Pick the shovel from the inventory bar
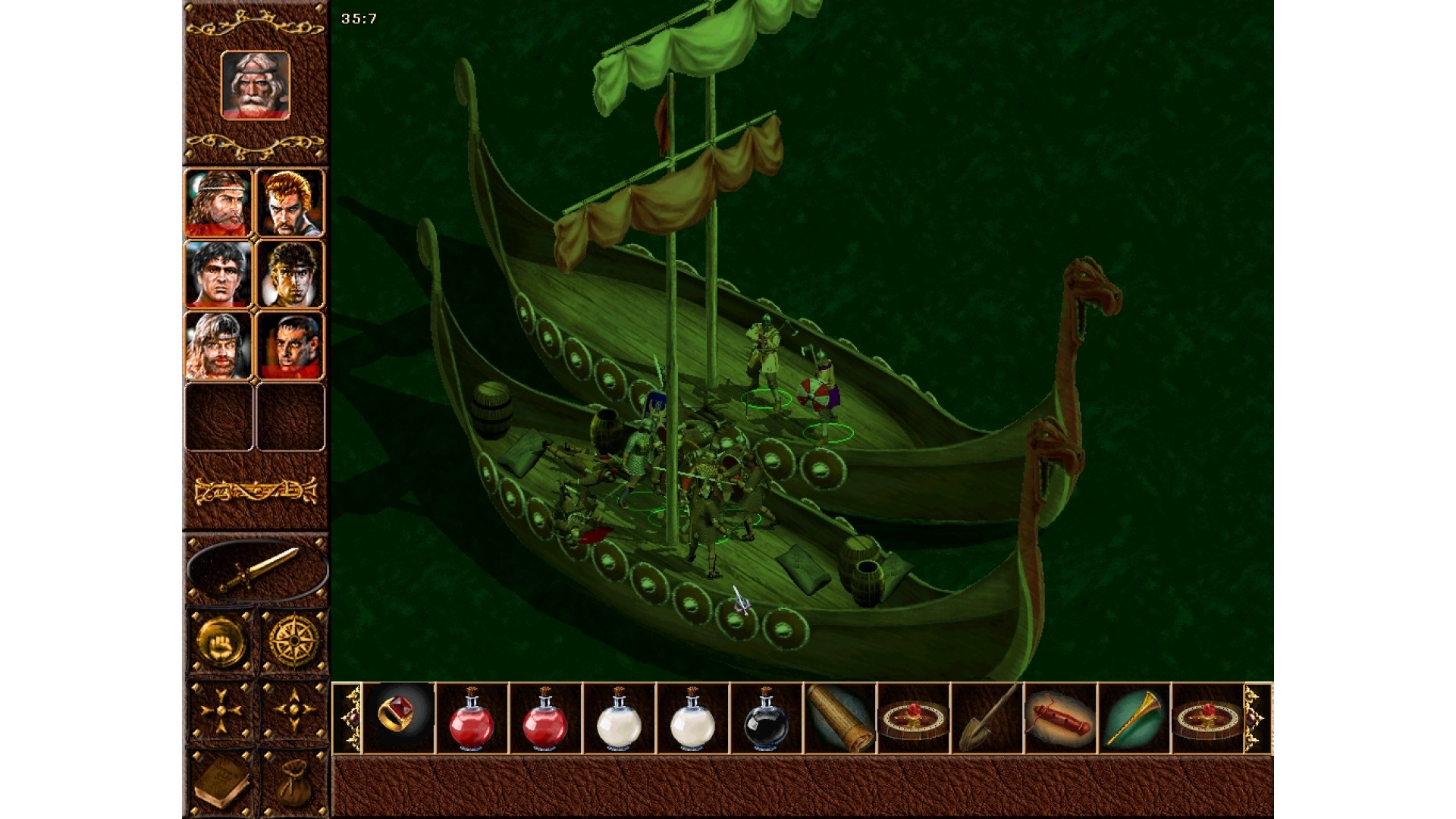The height and width of the screenshot is (819, 1456). click(x=987, y=717)
